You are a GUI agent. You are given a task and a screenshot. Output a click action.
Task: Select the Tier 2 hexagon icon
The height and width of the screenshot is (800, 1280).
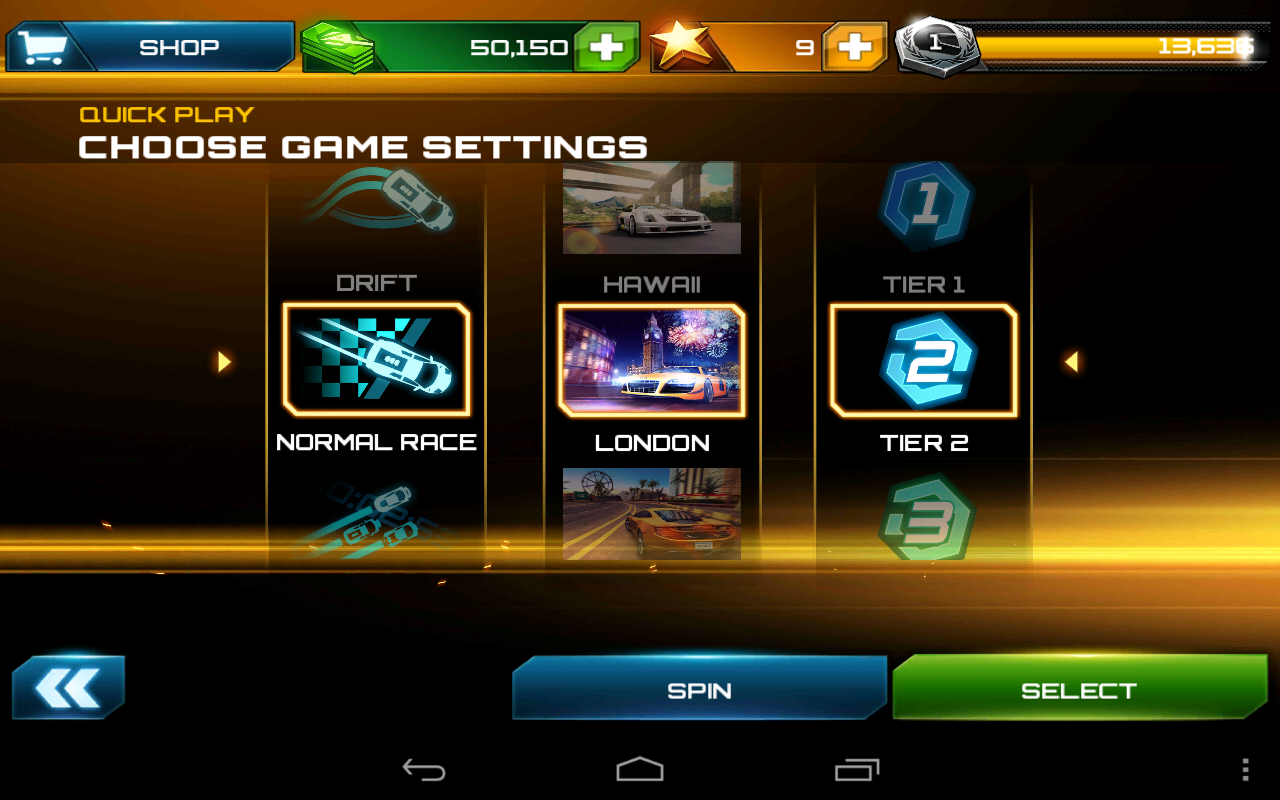click(922, 360)
